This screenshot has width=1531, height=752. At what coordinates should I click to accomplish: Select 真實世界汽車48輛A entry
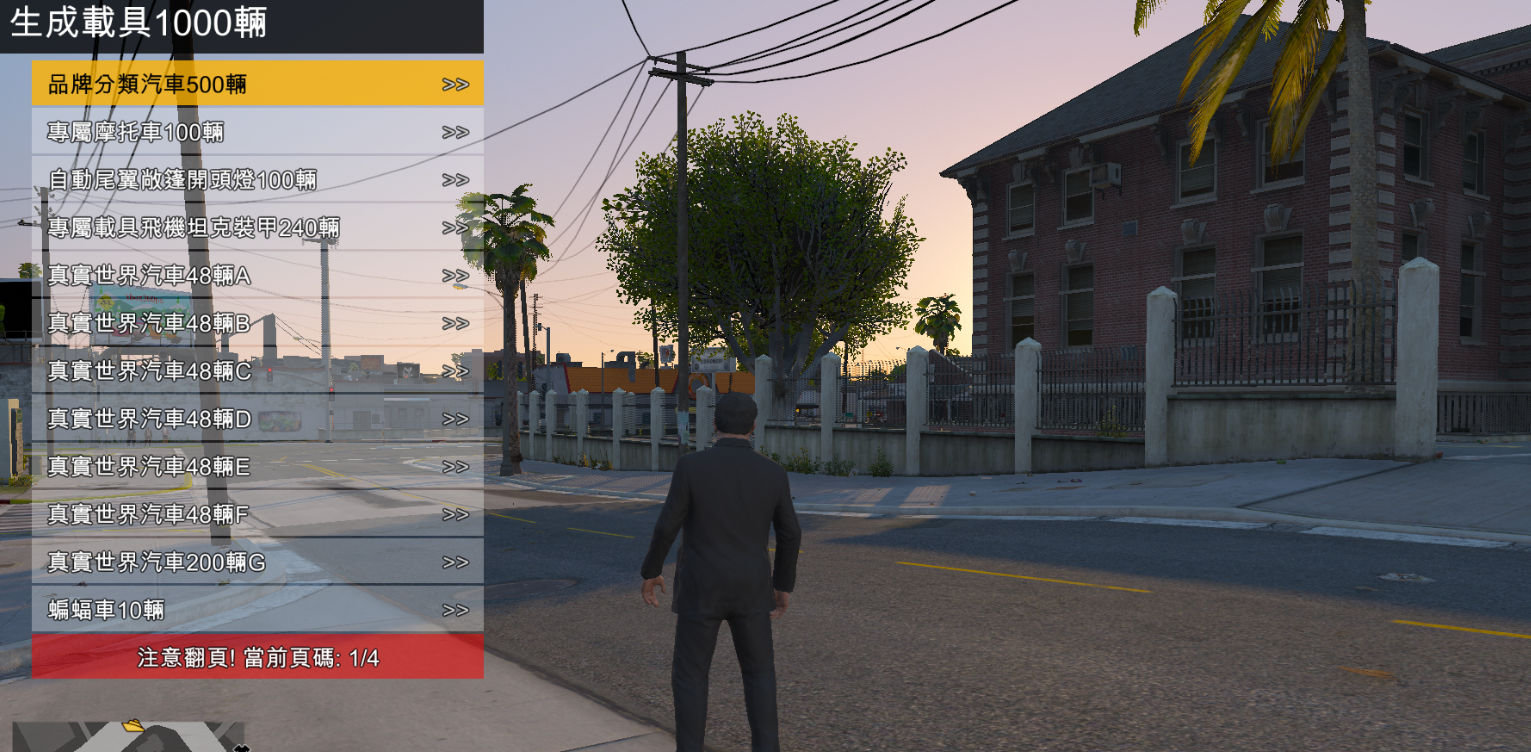(257, 276)
